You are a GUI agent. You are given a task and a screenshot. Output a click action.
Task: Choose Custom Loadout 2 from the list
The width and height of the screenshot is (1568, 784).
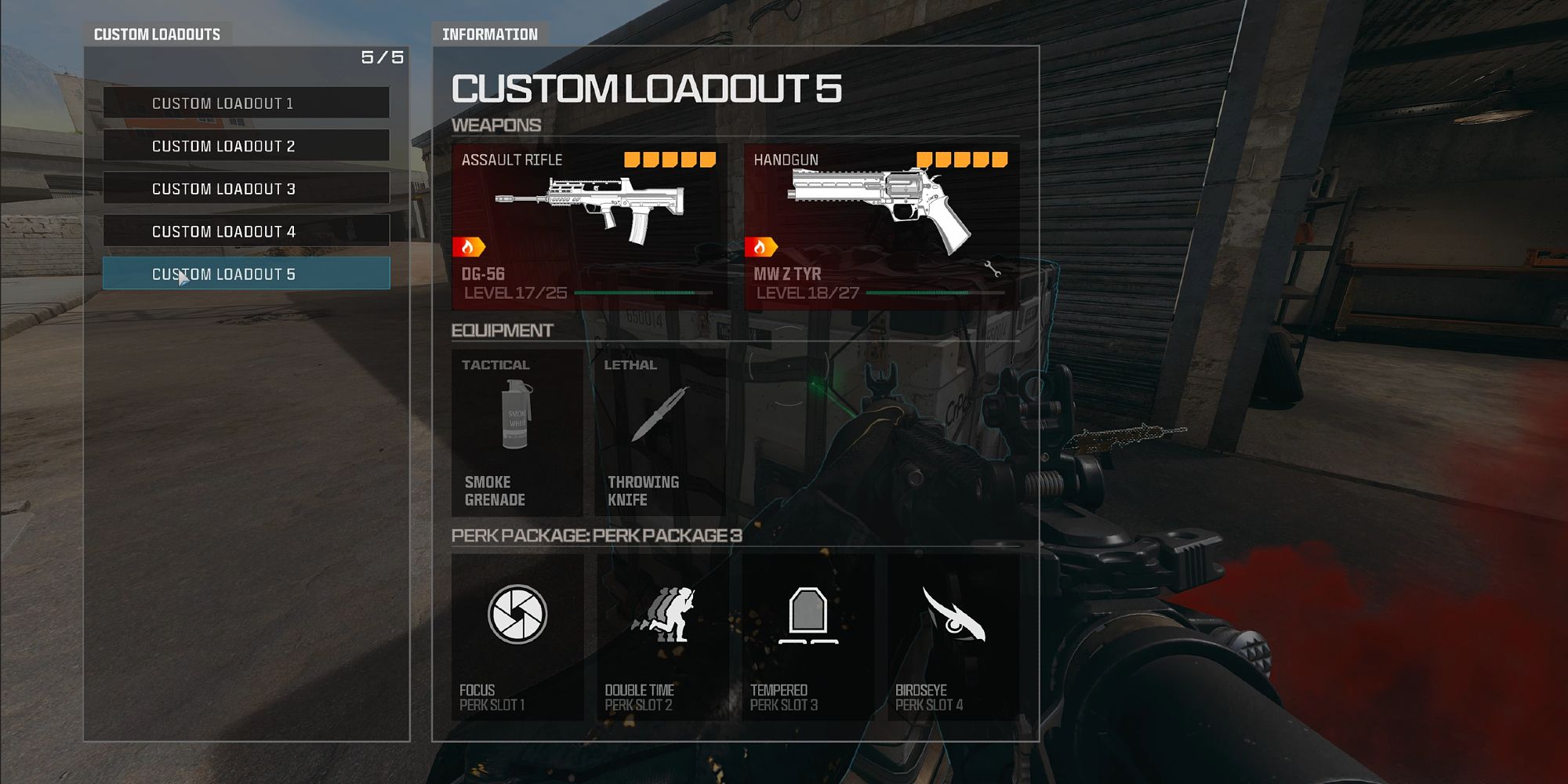pyautogui.click(x=246, y=146)
